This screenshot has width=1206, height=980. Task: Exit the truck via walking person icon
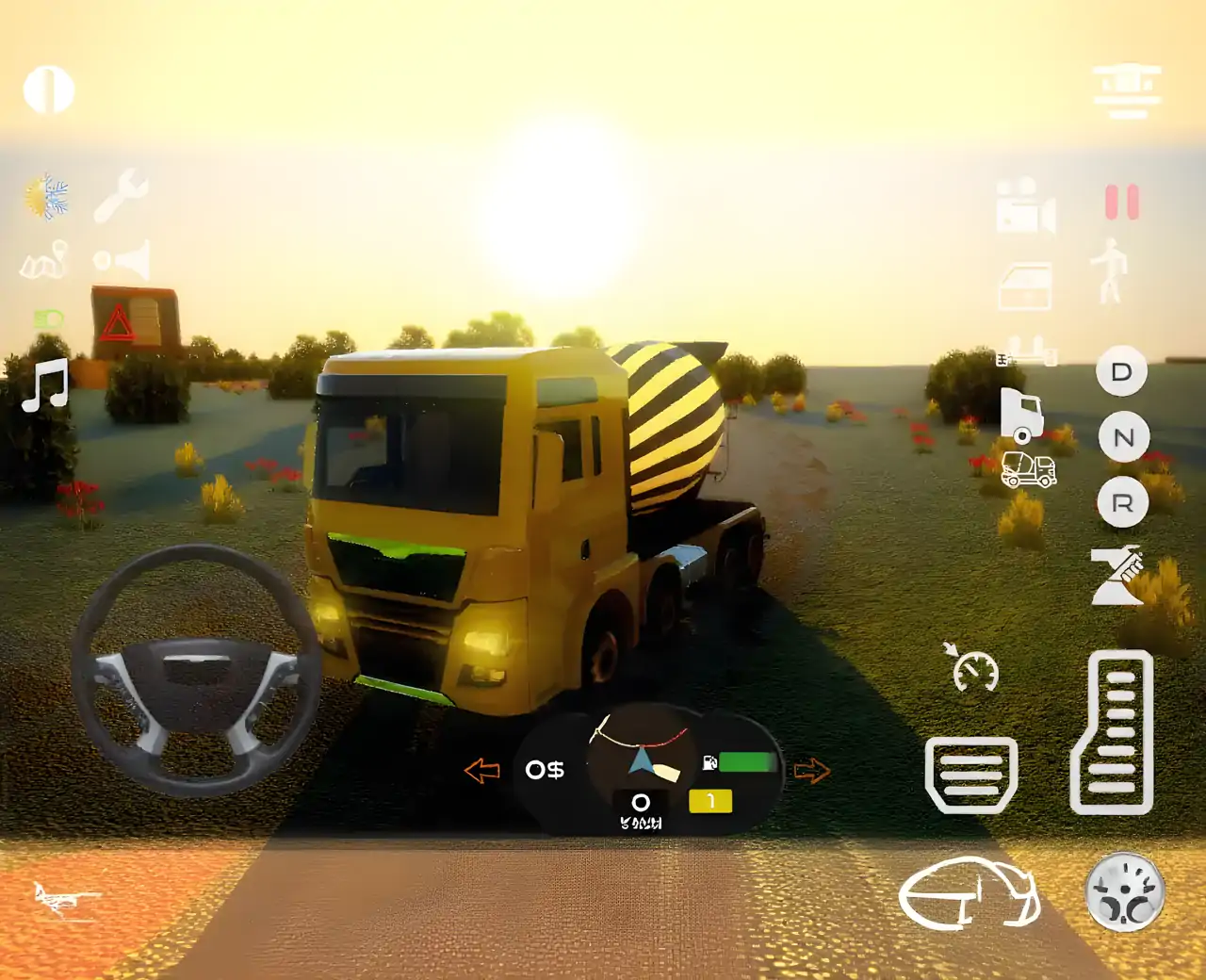1112,270
